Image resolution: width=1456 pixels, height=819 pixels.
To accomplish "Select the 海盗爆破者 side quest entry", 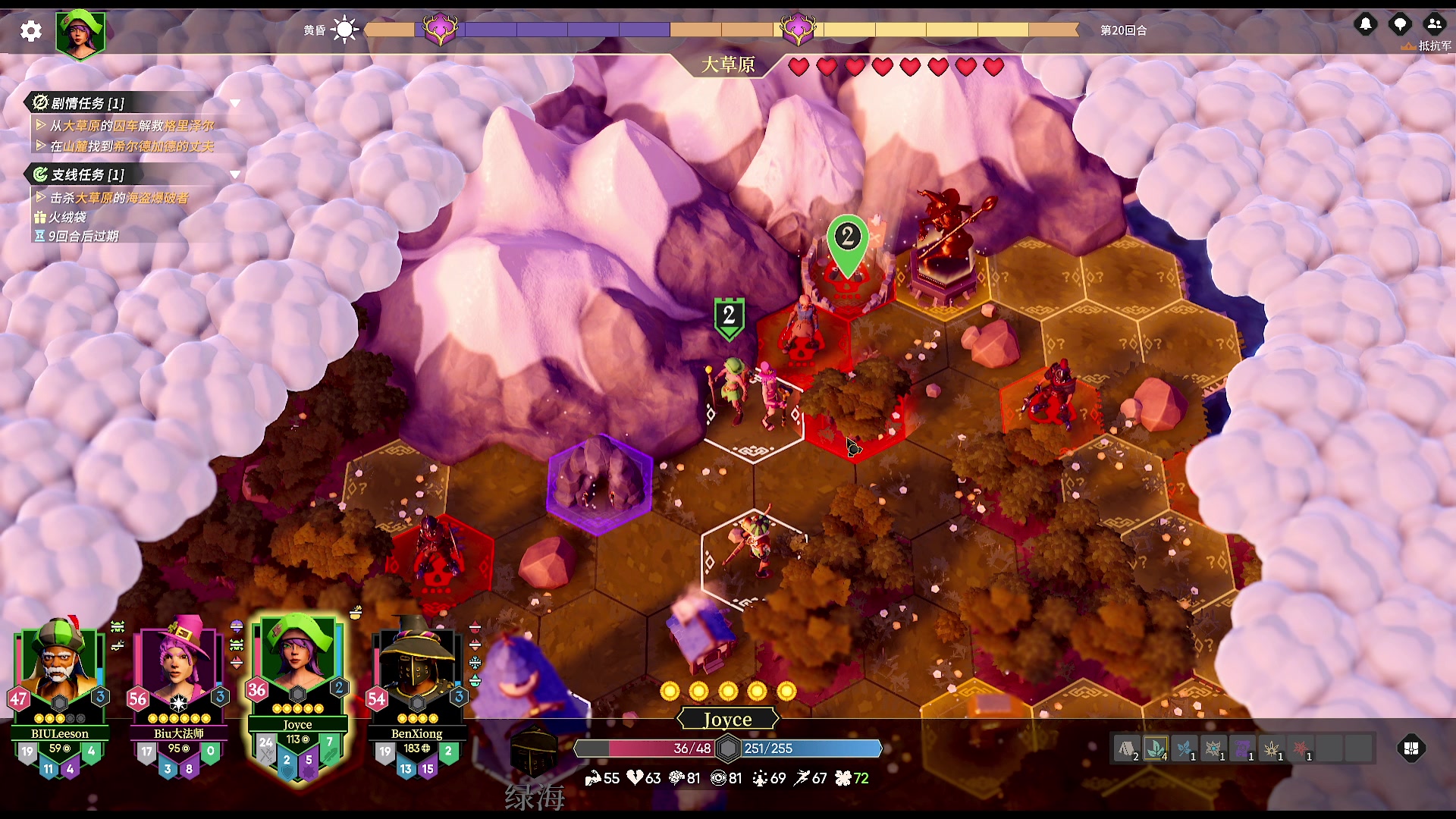I will point(119,198).
